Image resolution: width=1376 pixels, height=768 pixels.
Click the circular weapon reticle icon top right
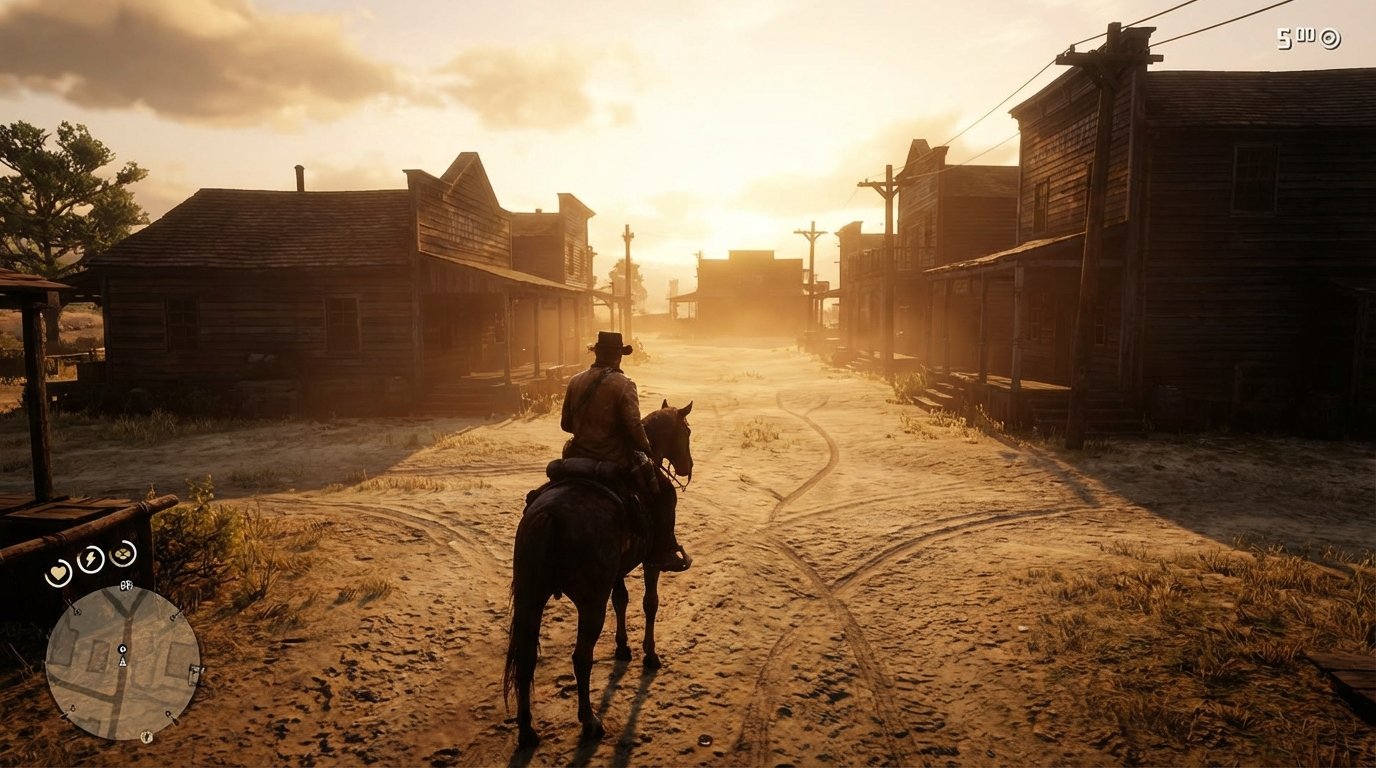click(x=1330, y=38)
